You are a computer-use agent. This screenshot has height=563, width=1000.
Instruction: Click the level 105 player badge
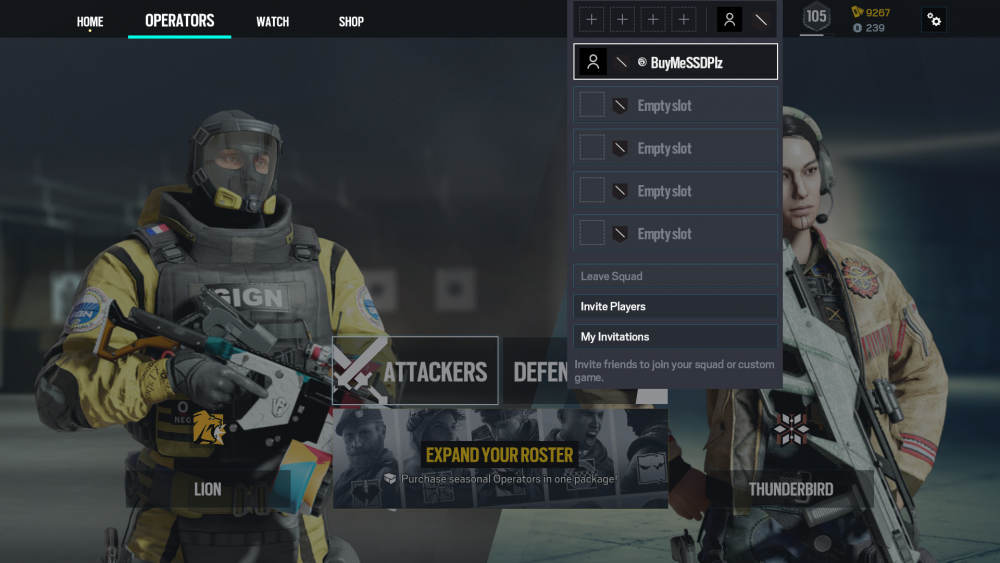[817, 17]
